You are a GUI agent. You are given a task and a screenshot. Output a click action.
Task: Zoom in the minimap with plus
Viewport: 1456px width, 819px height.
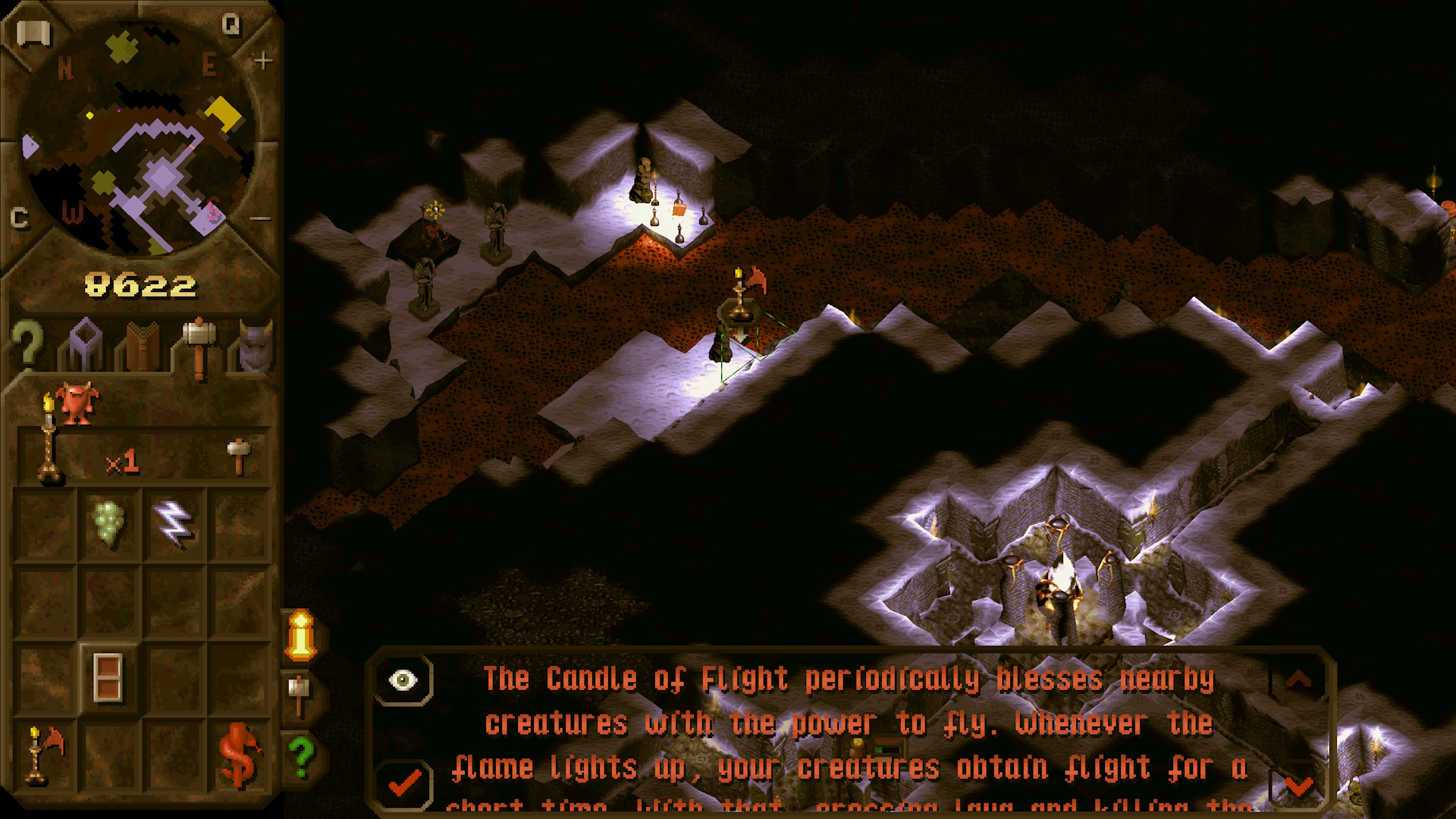[263, 60]
